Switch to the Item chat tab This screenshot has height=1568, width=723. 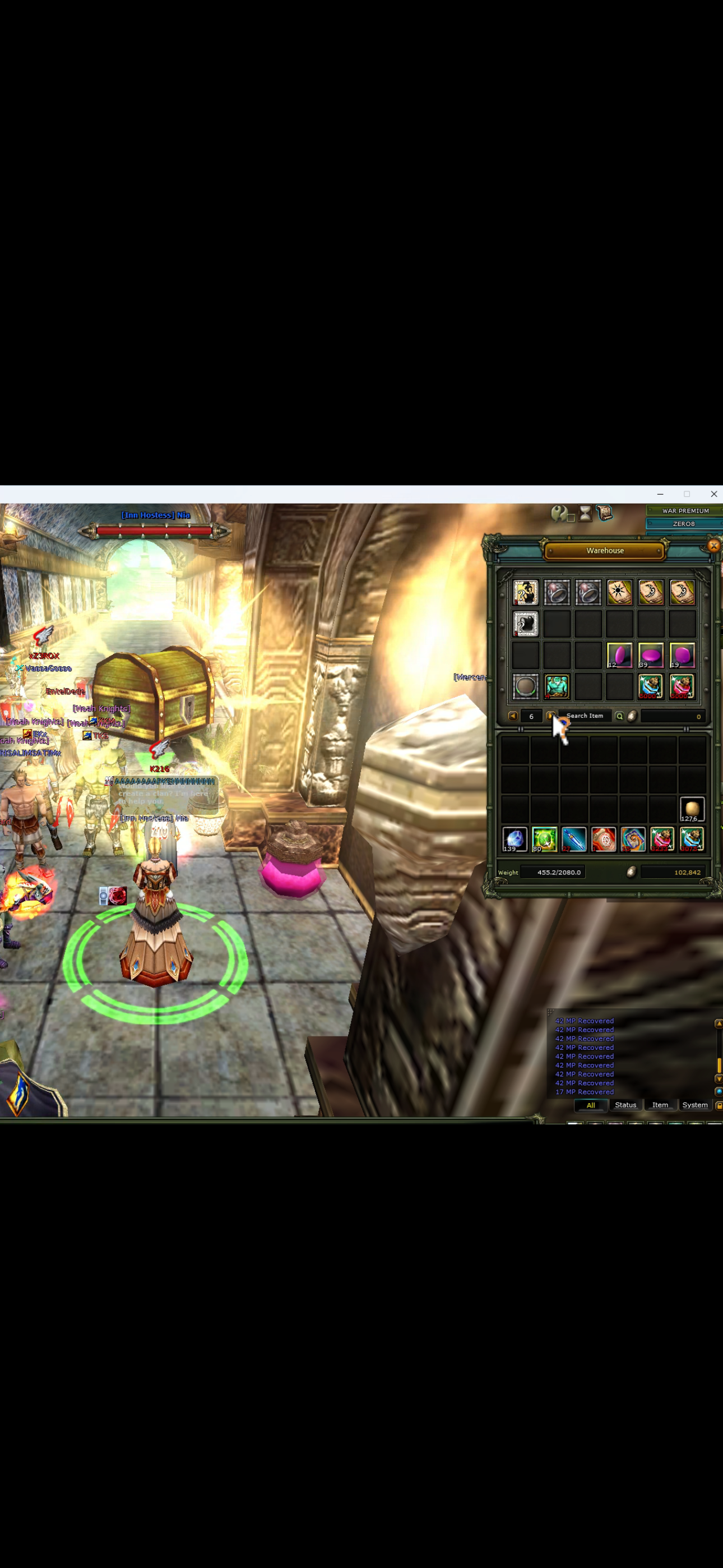[660, 1105]
